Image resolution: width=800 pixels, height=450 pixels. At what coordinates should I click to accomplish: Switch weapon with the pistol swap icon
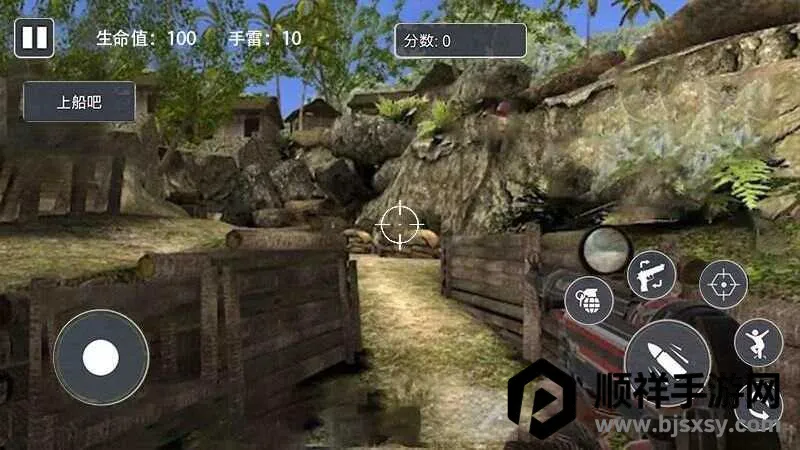click(651, 274)
